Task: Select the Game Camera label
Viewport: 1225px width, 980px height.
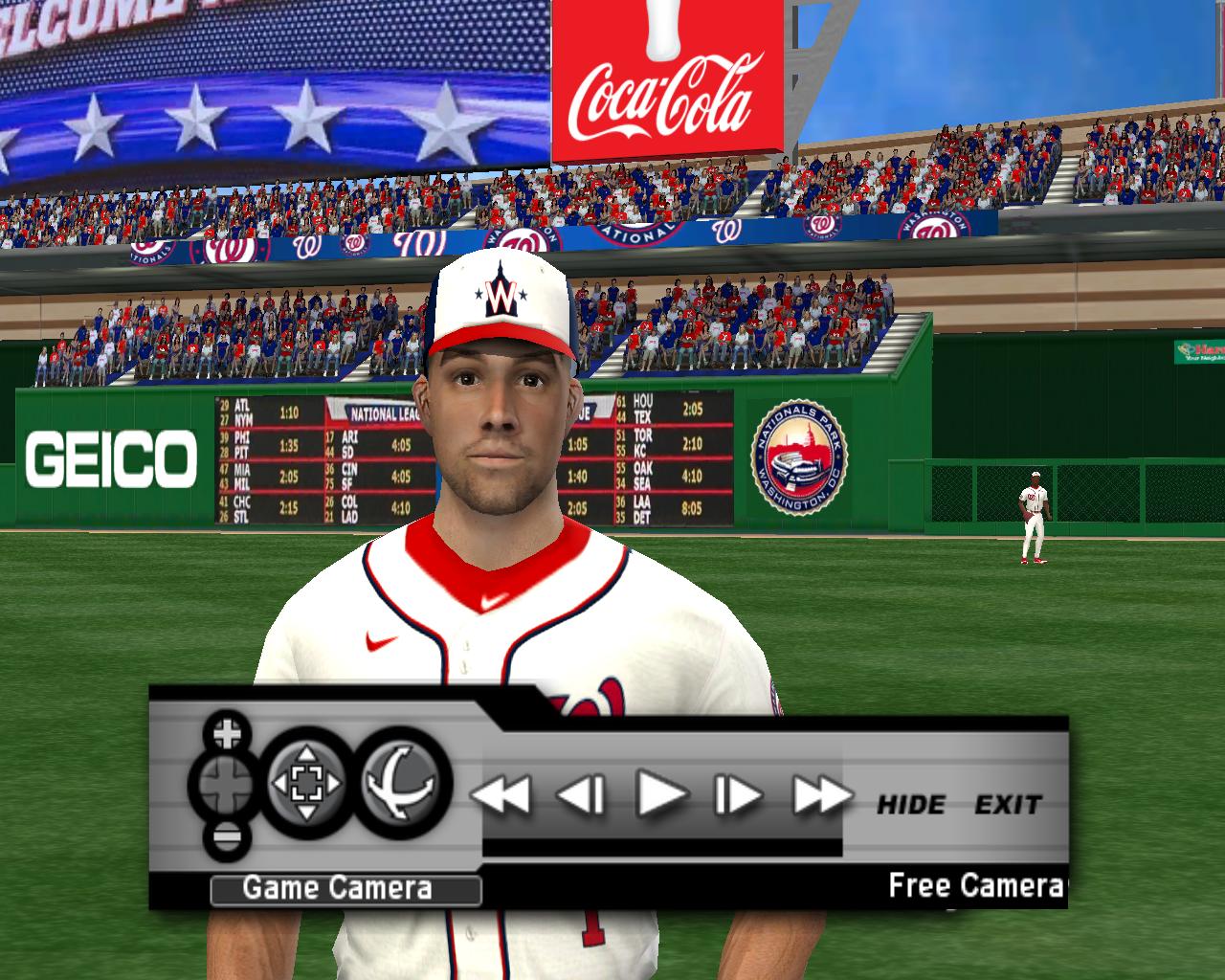Action: (337, 888)
